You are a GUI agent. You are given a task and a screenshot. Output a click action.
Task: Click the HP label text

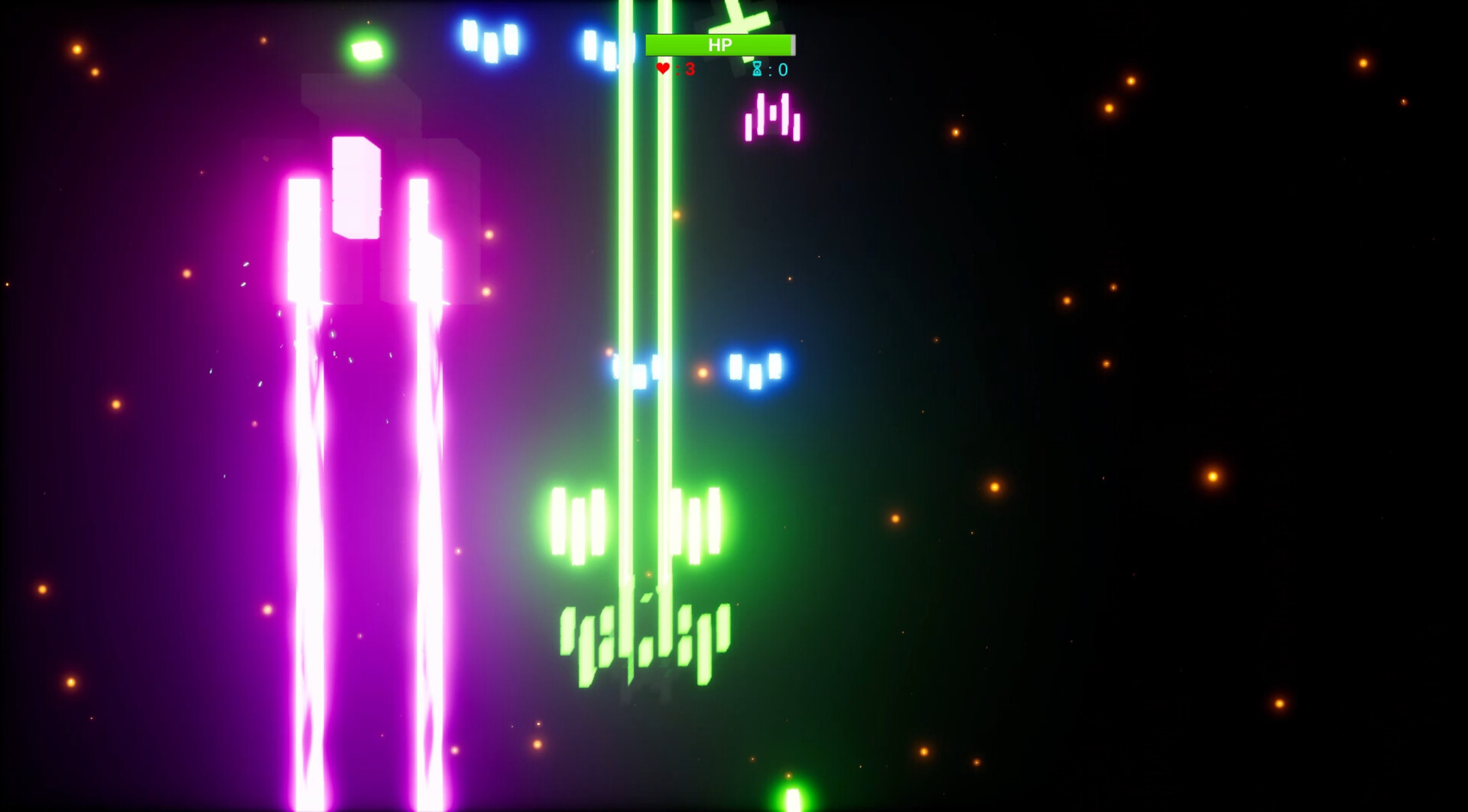719,44
